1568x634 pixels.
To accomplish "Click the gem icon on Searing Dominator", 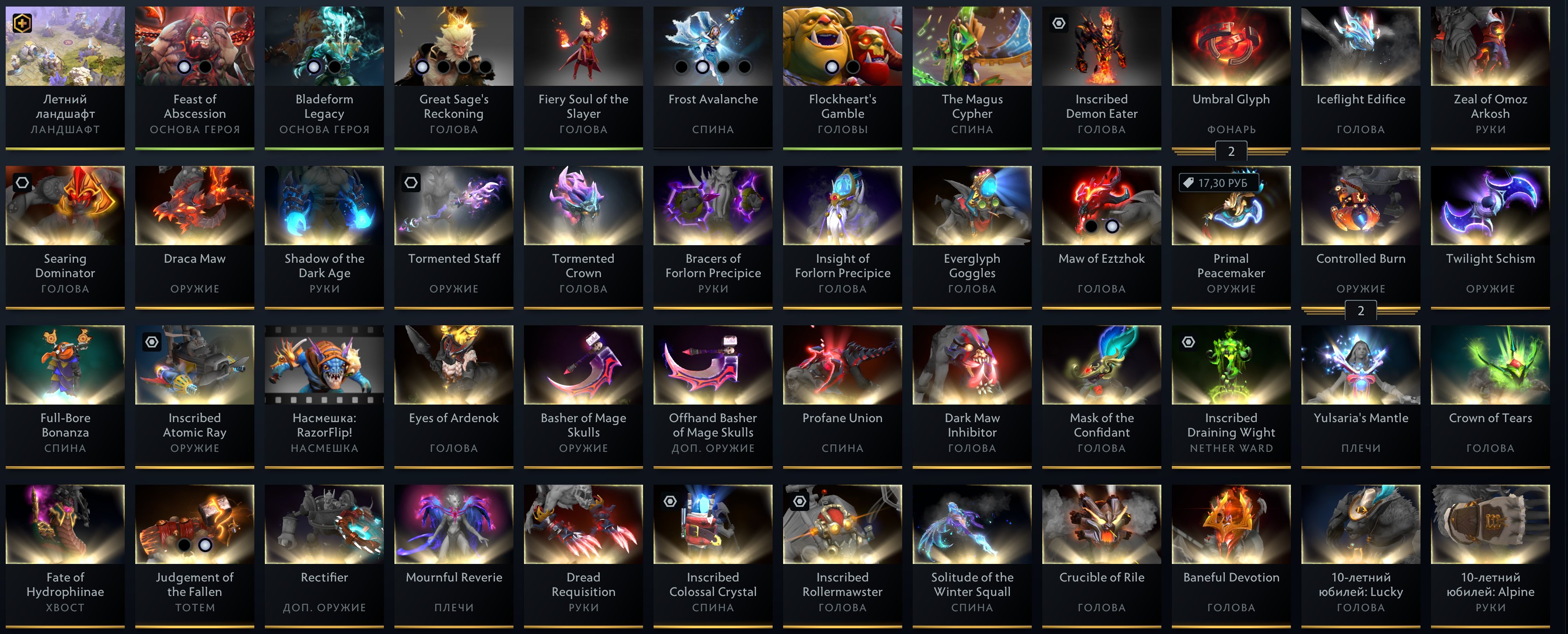I will (22, 182).
